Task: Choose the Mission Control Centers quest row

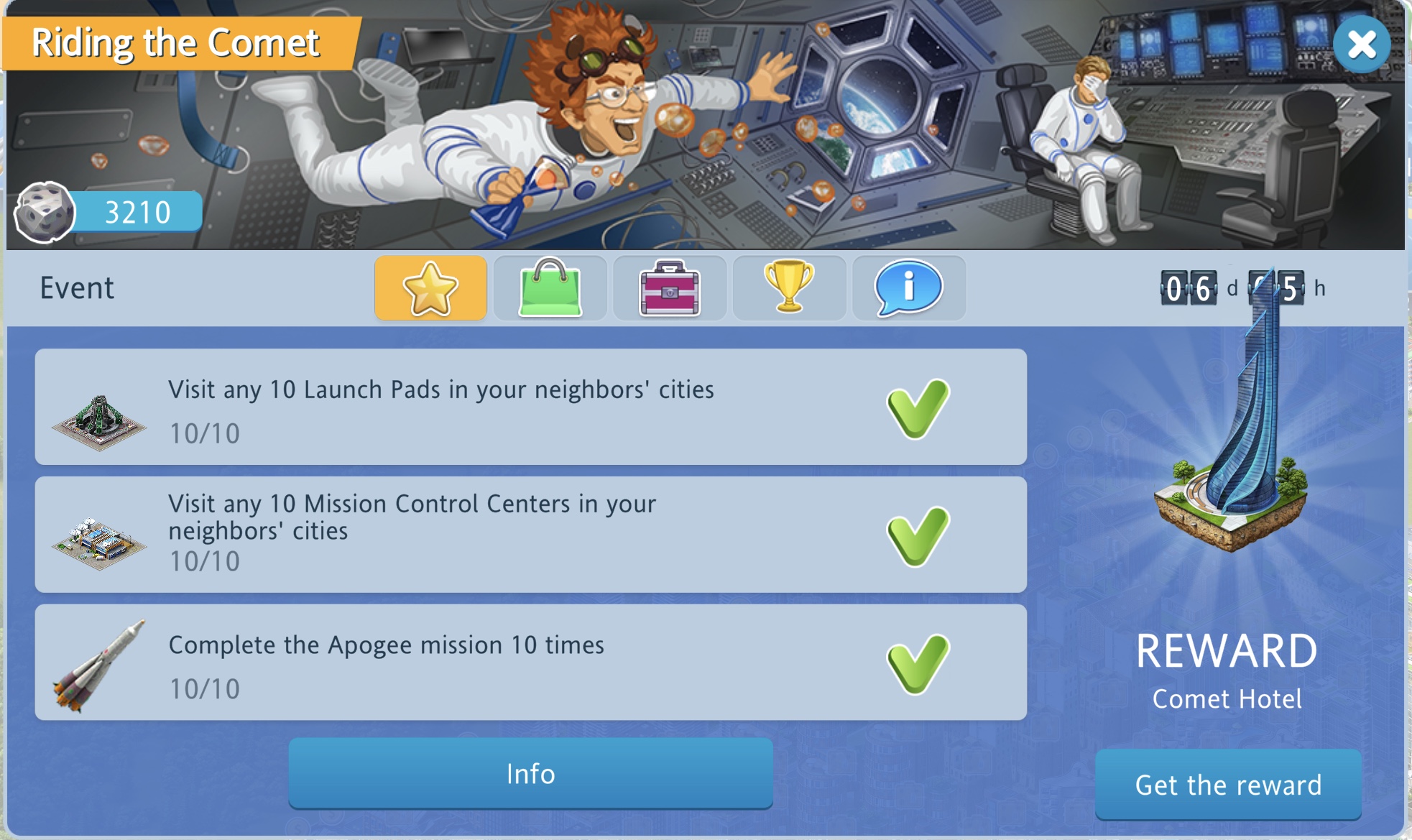Action: coord(530,535)
